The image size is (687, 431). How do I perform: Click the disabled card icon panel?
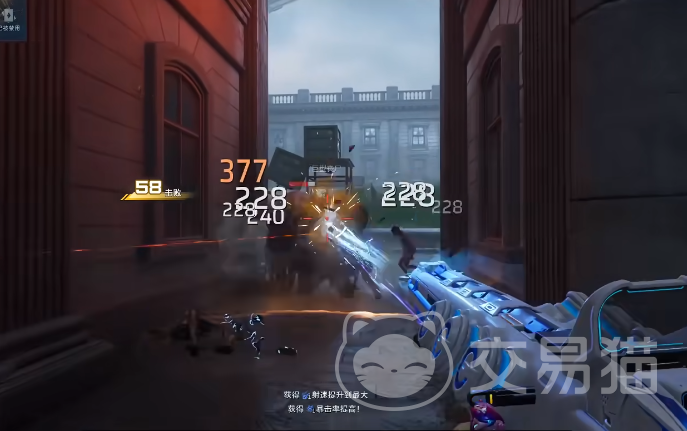(12, 18)
